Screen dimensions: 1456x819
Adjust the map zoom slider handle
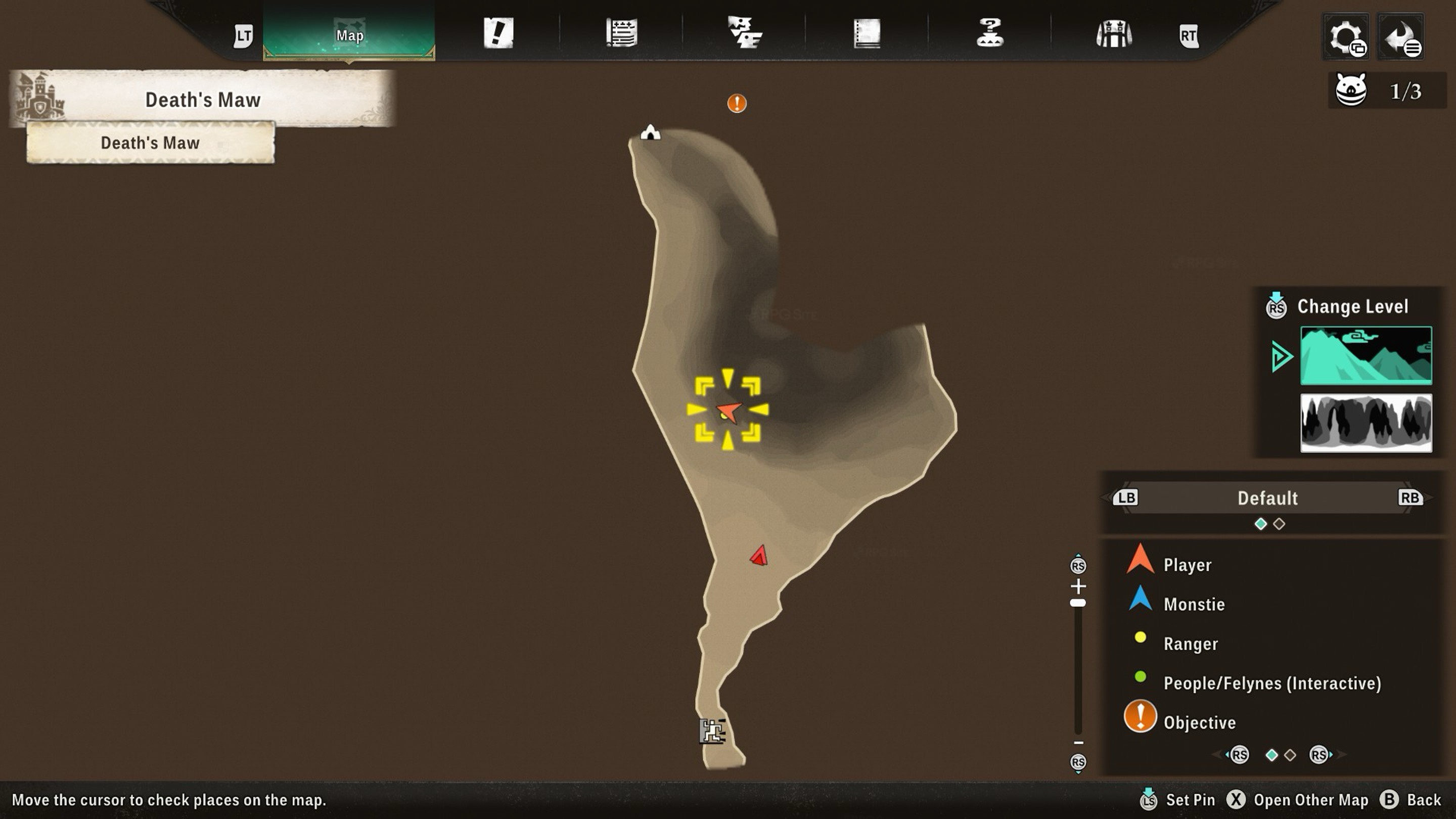click(1078, 603)
